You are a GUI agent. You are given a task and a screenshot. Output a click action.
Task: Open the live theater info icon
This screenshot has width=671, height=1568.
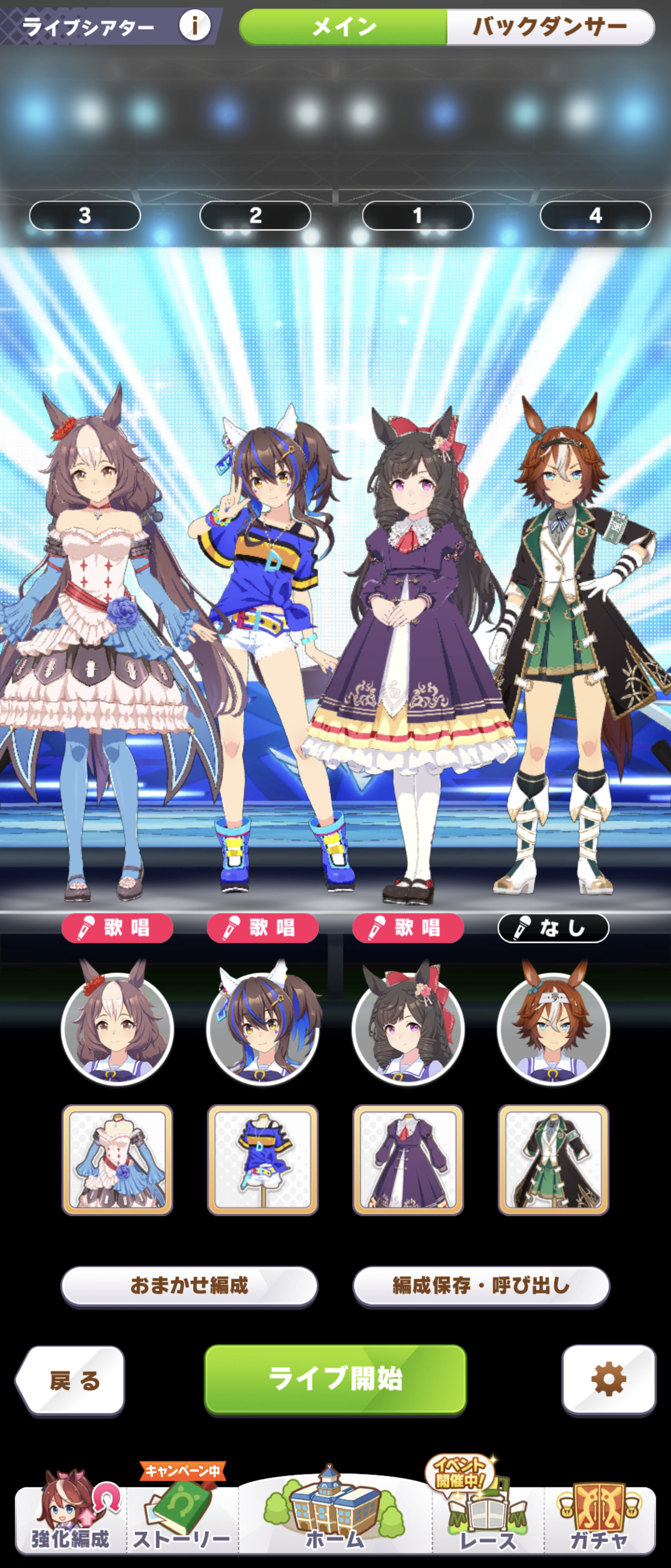click(x=195, y=26)
